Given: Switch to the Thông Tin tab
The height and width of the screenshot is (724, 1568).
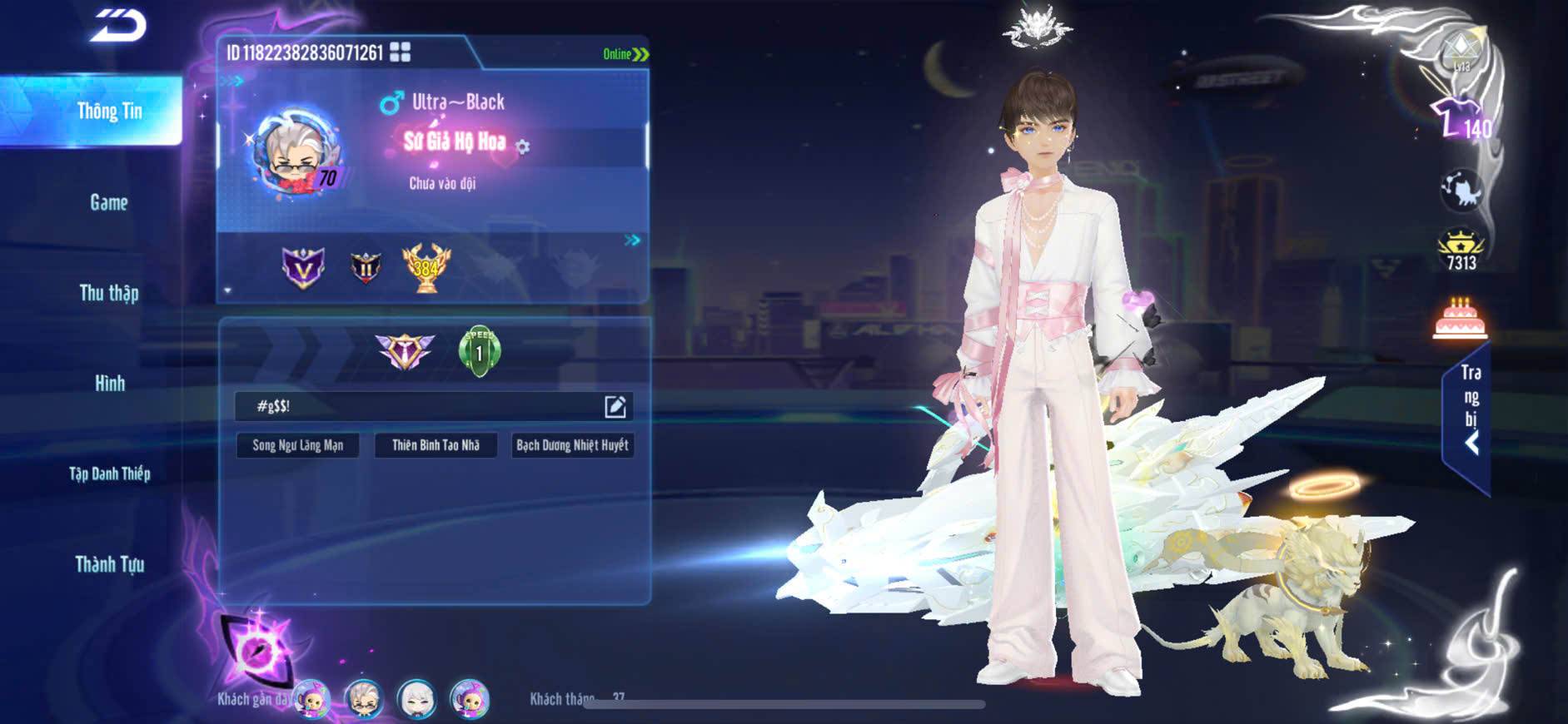Looking at the screenshot, I should click(x=108, y=112).
